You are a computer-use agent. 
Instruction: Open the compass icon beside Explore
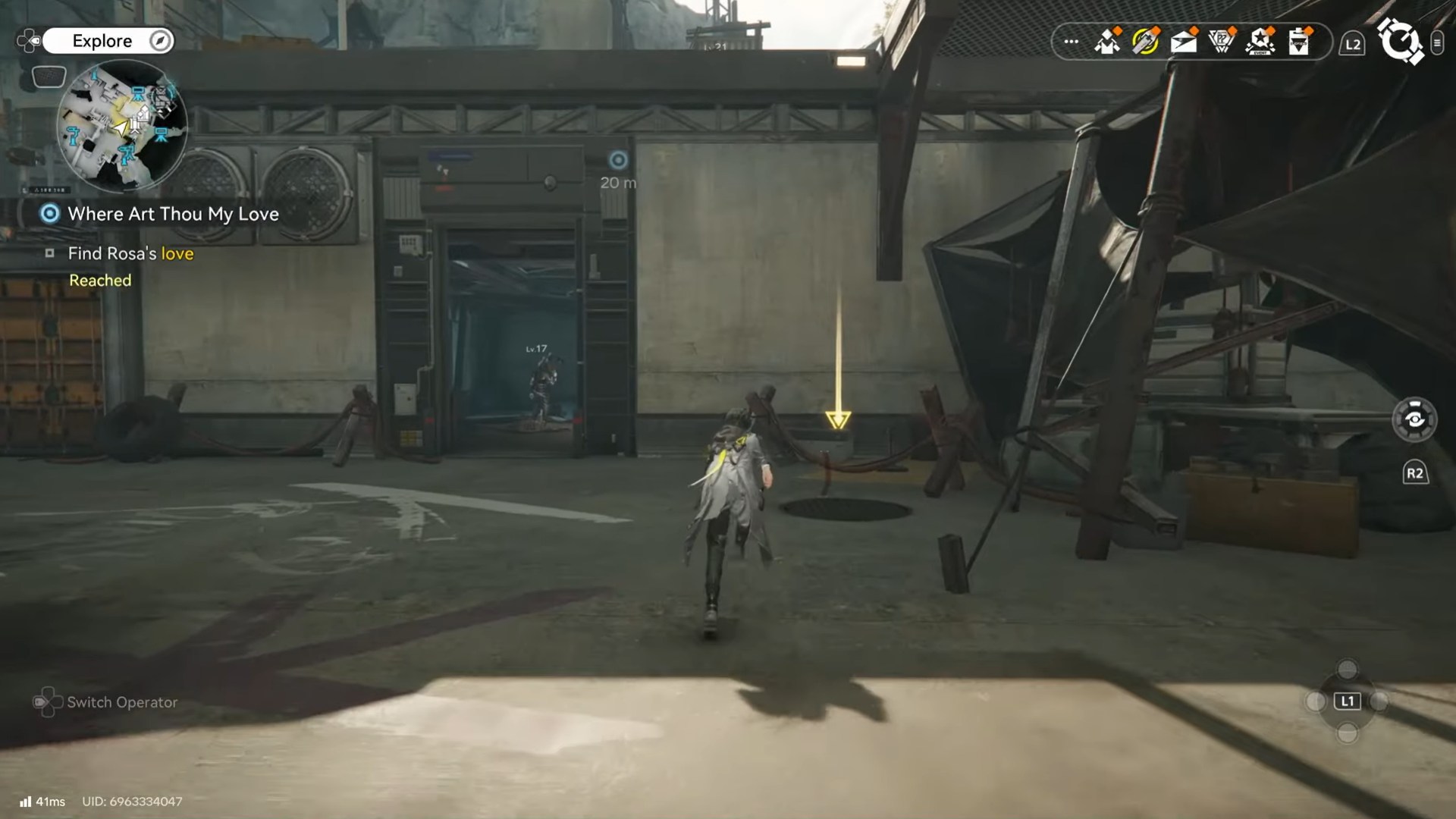(x=158, y=41)
